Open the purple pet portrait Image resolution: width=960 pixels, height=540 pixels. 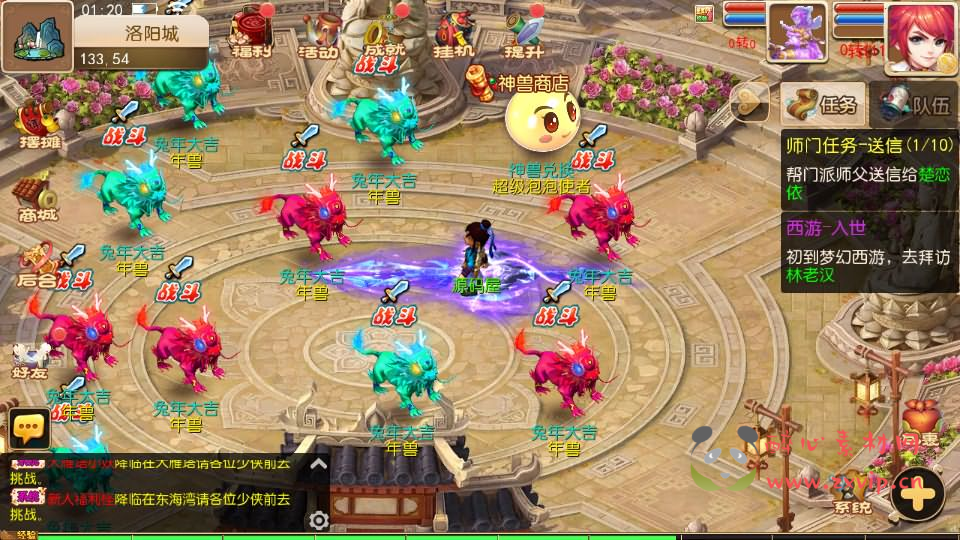click(x=797, y=32)
